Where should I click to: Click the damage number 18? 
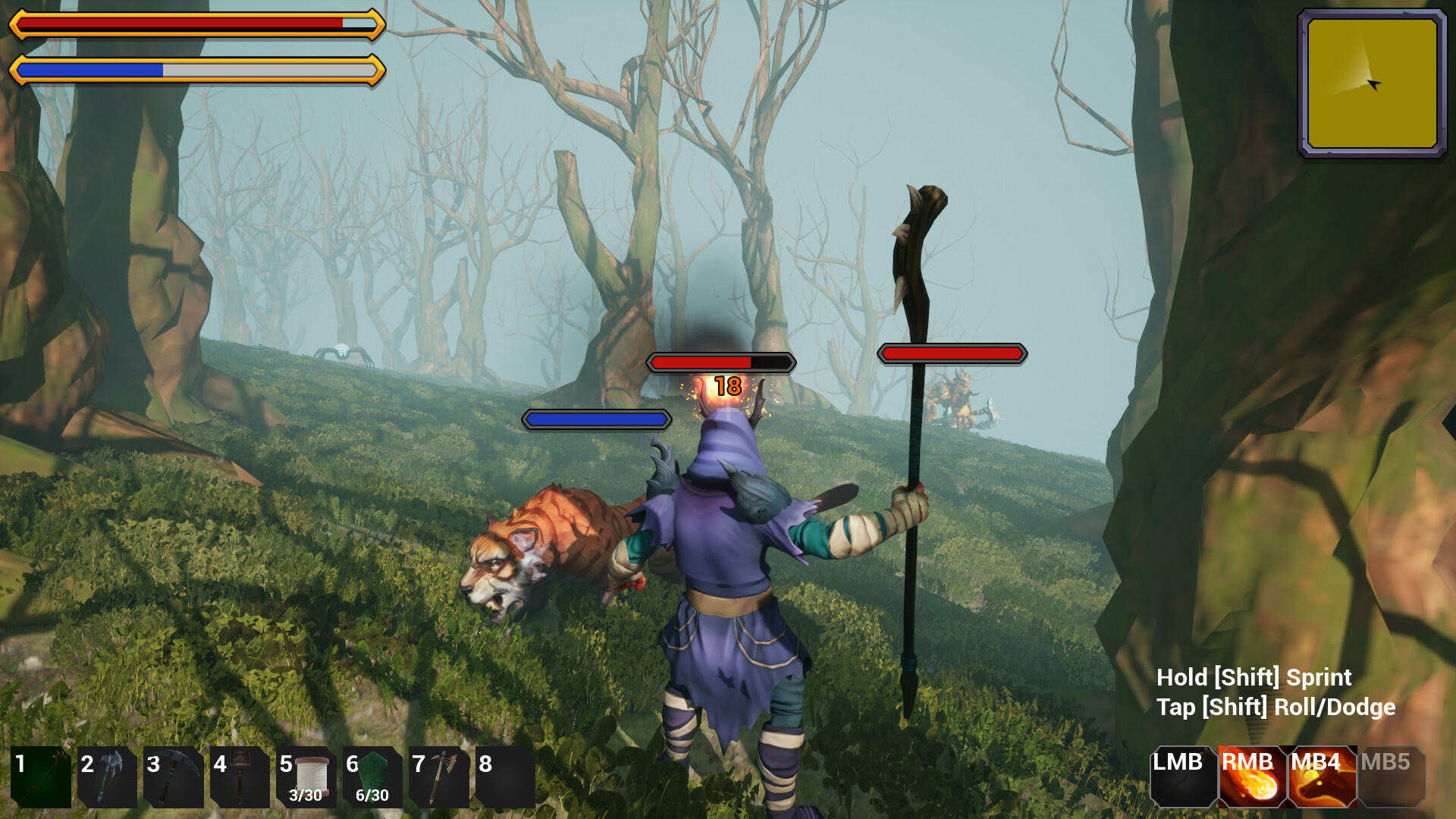point(727,385)
